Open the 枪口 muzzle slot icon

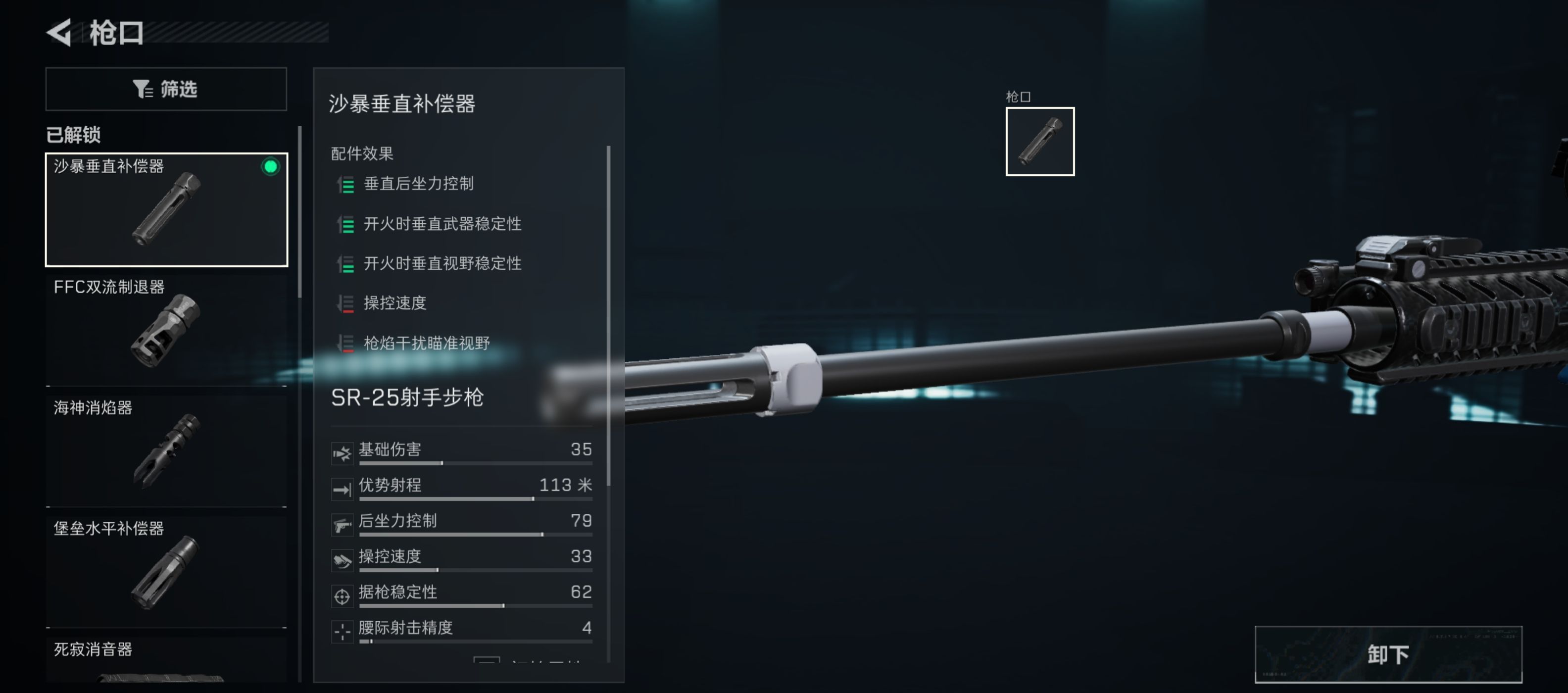tap(1040, 142)
